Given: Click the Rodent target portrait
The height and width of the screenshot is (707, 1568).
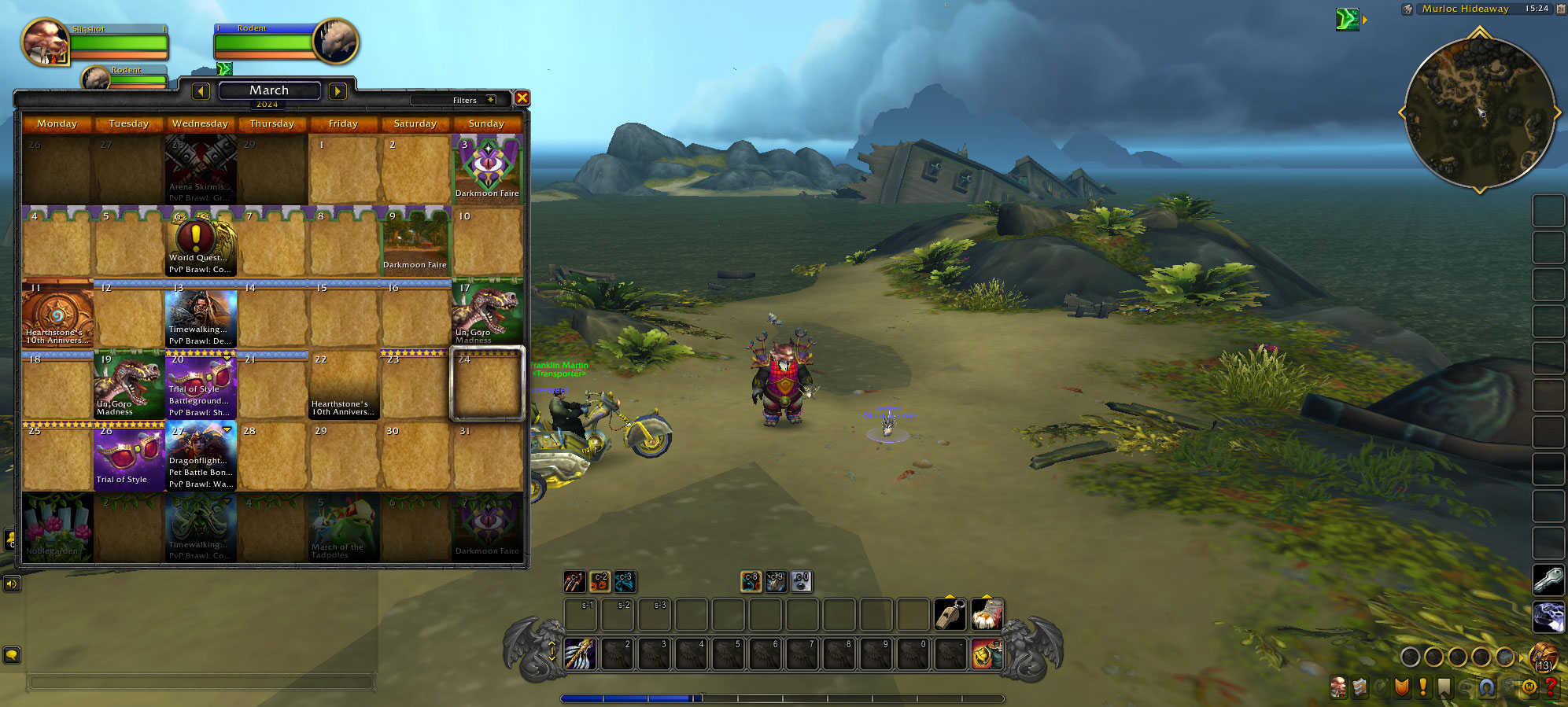Looking at the screenshot, I should click(336, 42).
